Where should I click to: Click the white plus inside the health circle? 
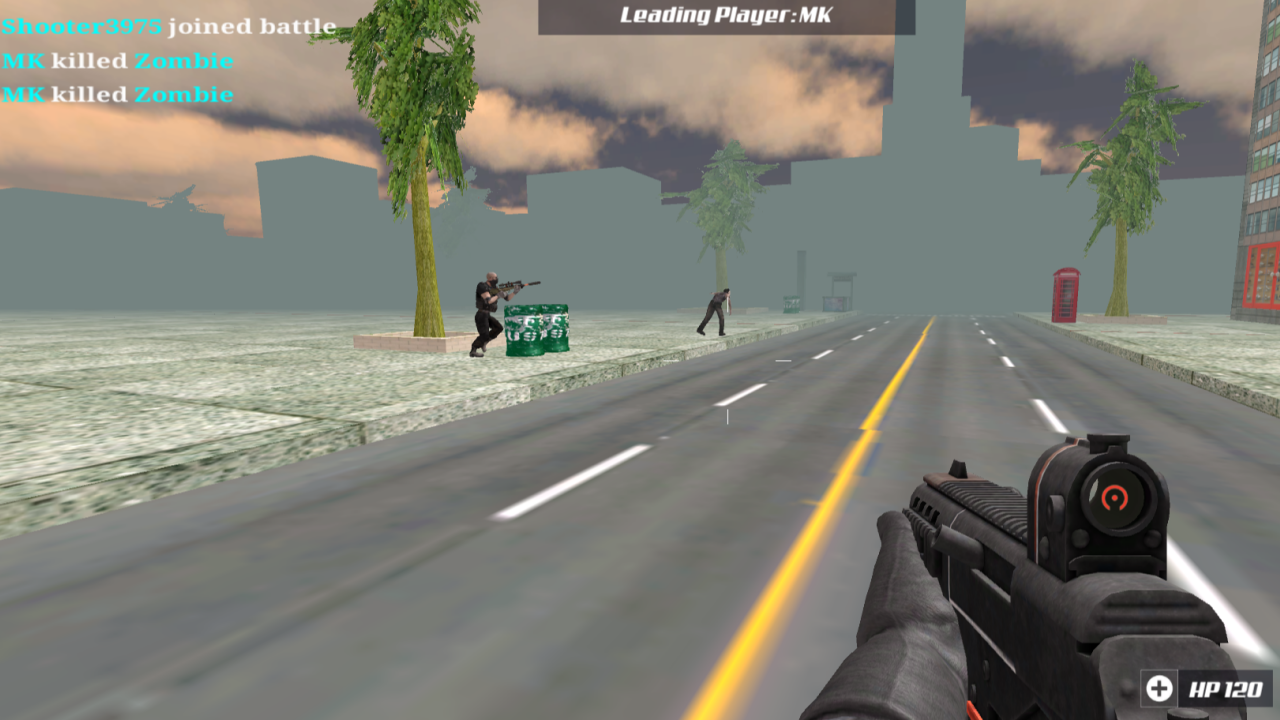[1158, 687]
